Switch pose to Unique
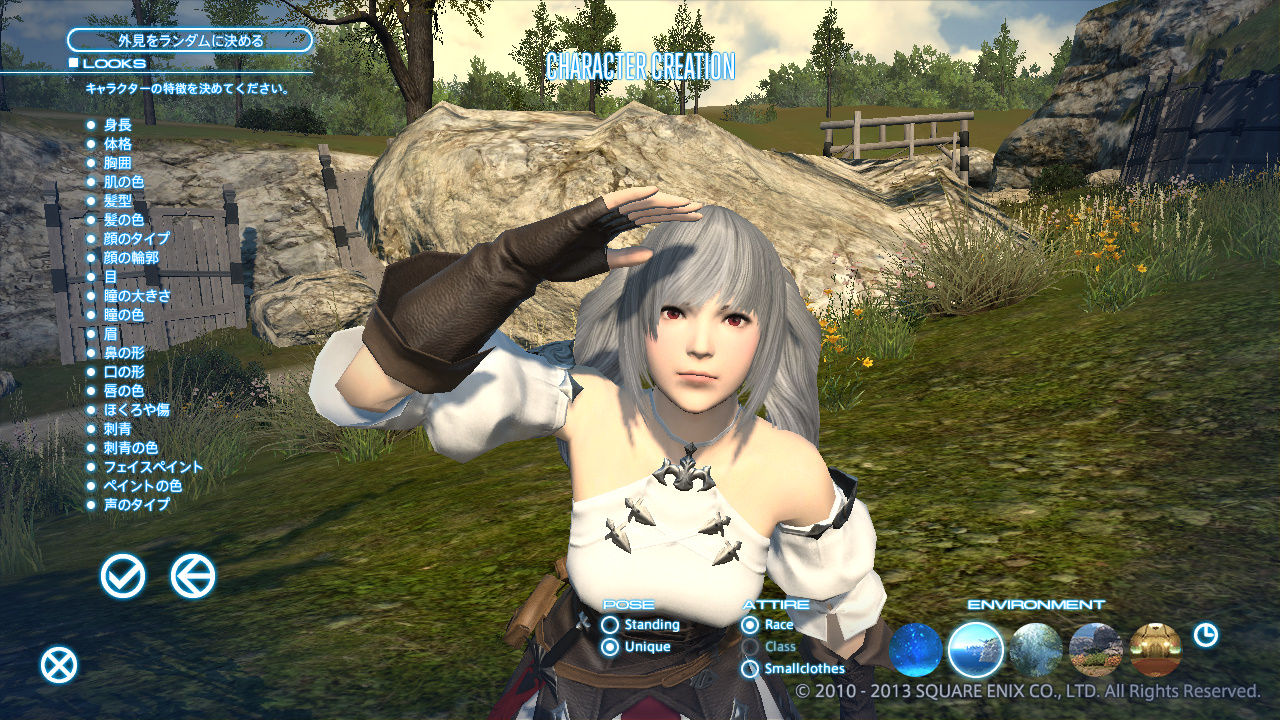 click(x=610, y=646)
